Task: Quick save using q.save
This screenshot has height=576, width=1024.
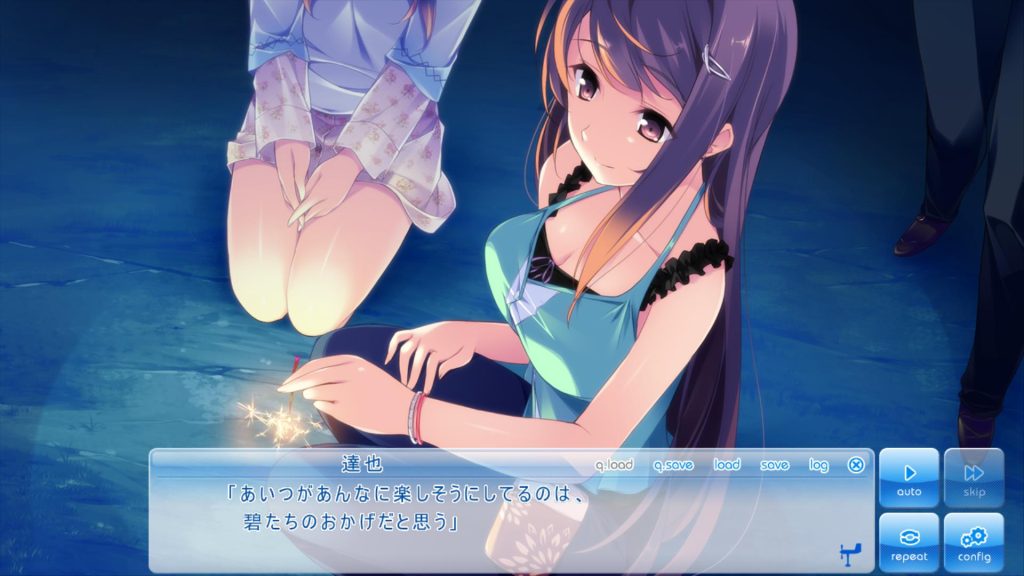Action: pyautogui.click(x=673, y=465)
